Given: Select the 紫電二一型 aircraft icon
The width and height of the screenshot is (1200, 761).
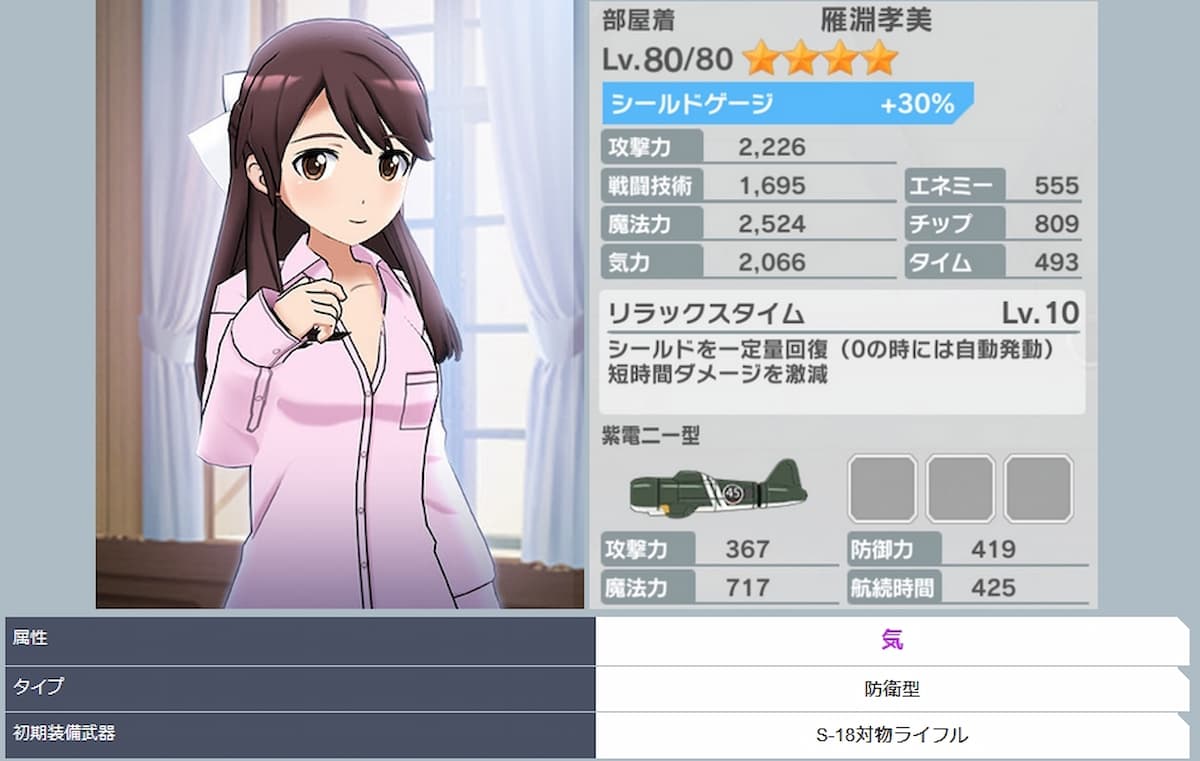Looking at the screenshot, I should click(718, 487).
